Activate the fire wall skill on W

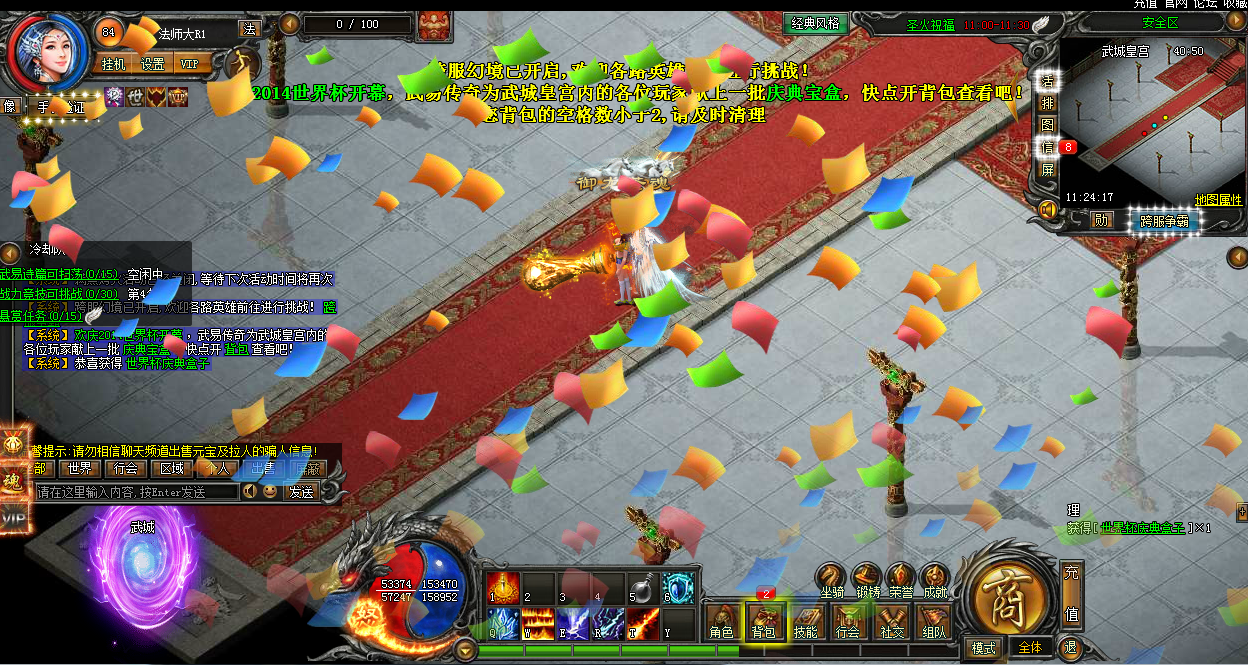(x=538, y=623)
